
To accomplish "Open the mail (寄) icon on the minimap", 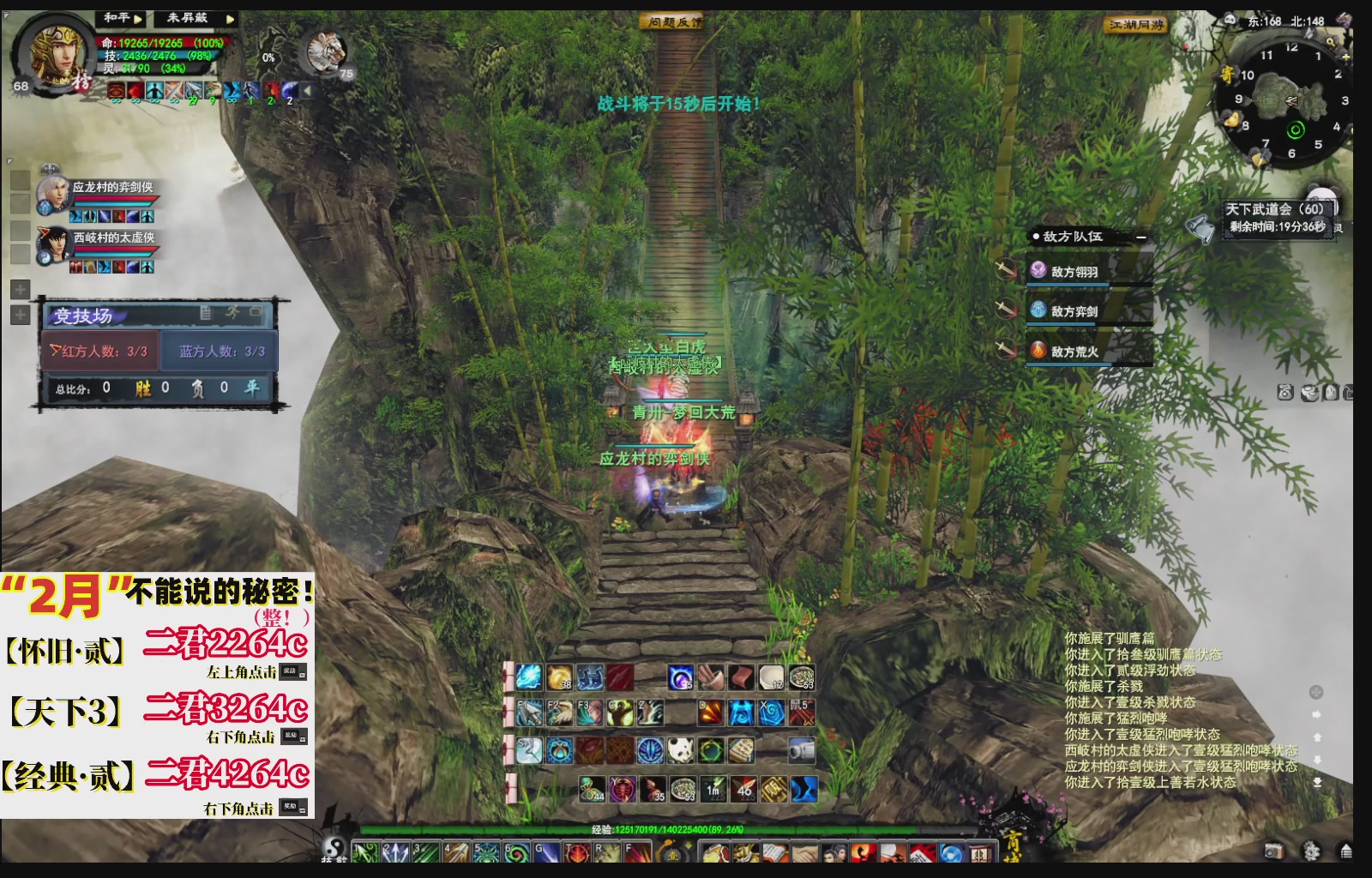I will [1229, 75].
